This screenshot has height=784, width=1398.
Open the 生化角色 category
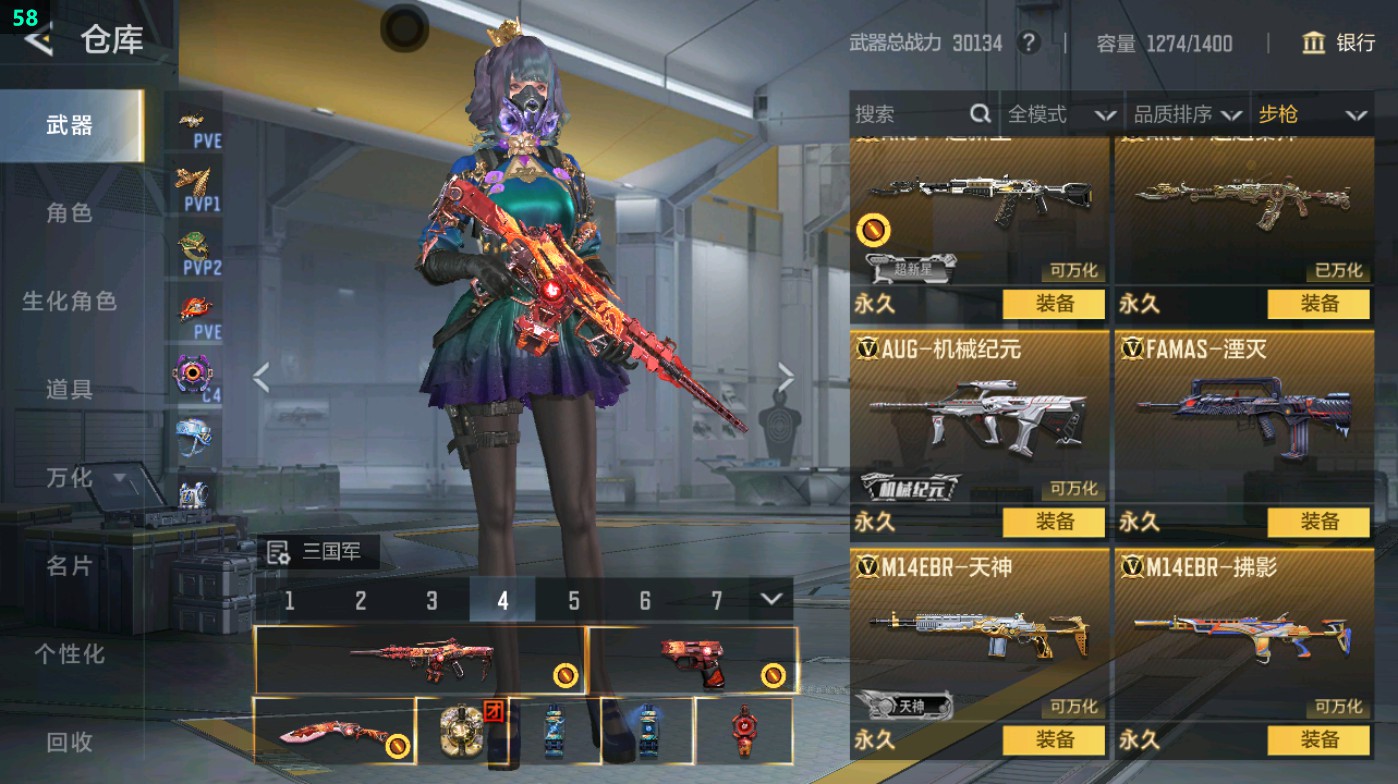(x=69, y=301)
